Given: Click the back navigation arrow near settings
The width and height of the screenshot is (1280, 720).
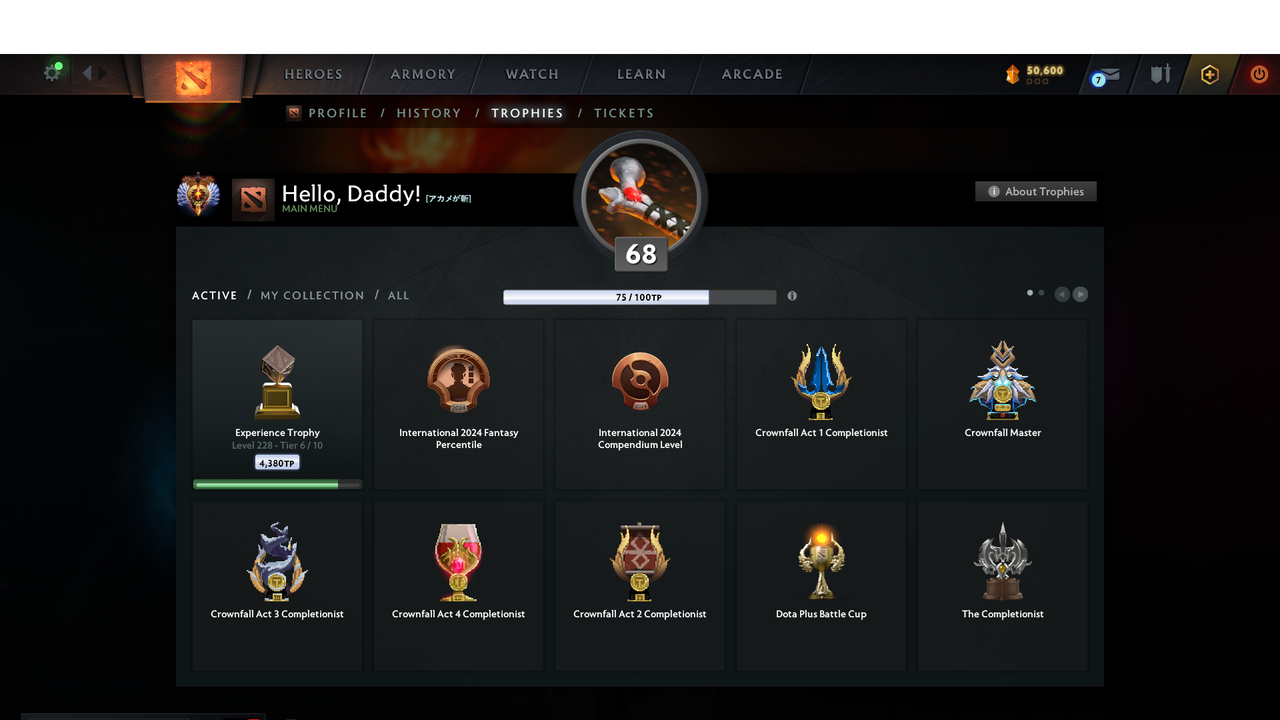Looking at the screenshot, I should (88, 72).
